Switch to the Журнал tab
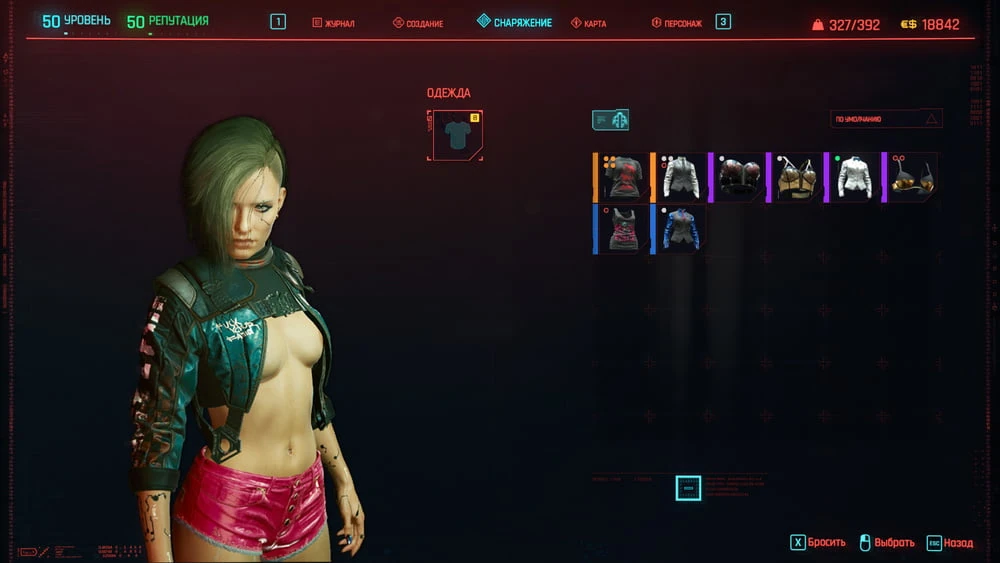 point(336,22)
